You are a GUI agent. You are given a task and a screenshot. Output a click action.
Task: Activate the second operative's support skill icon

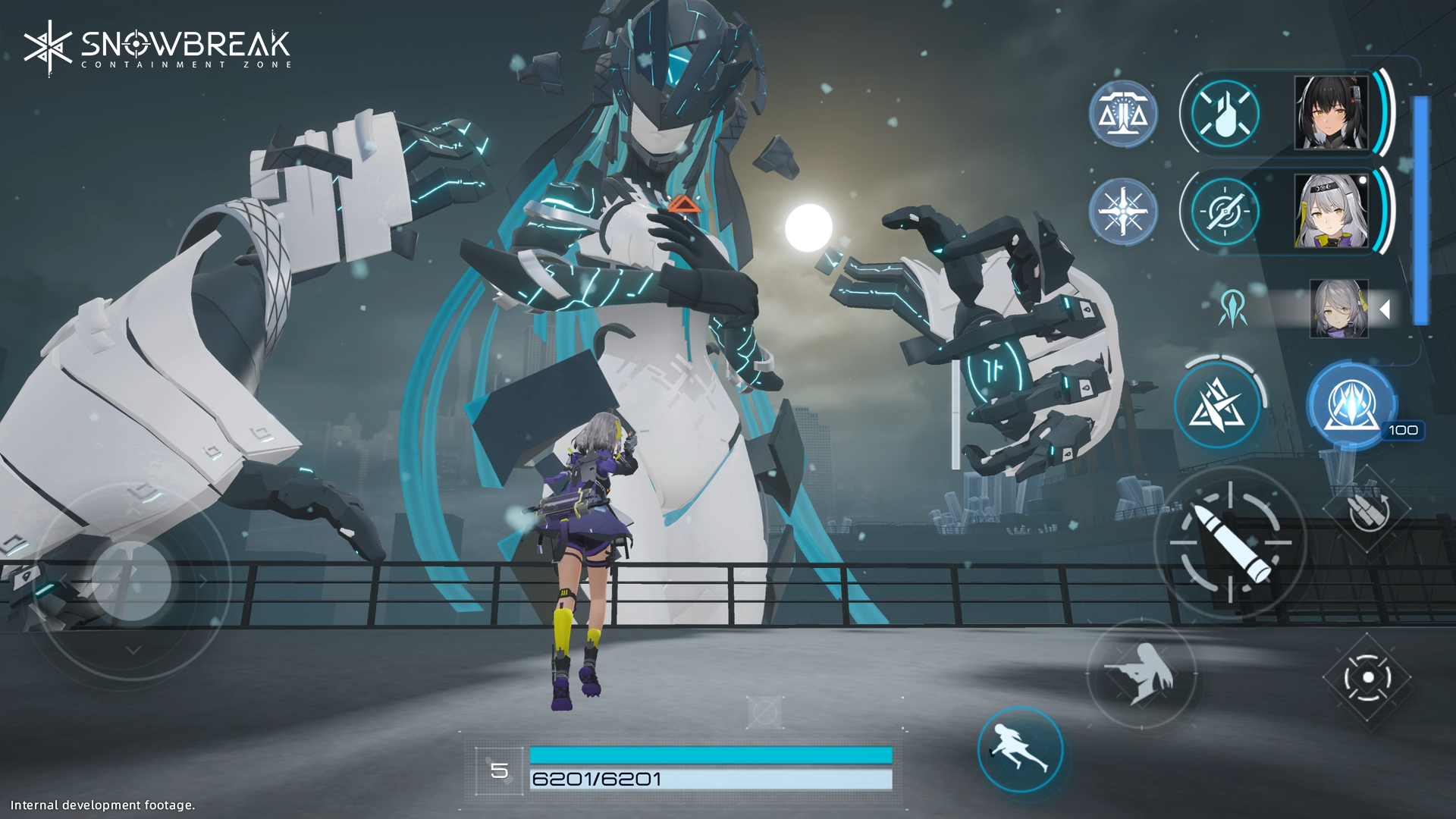tap(1224, 211)
